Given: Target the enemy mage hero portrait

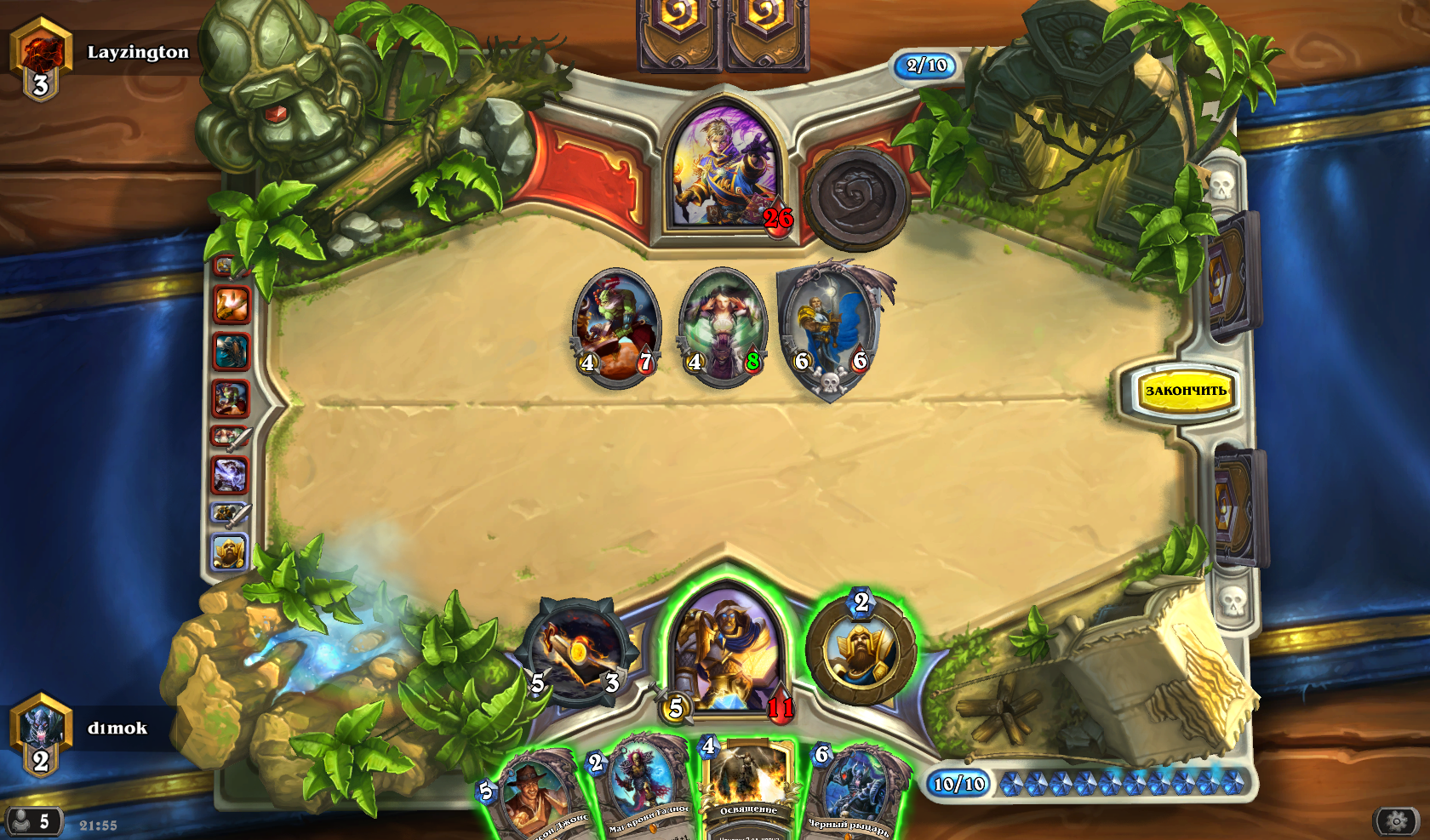Looking at the screenshot, I should pyautogui.click(x=725, y=174).
